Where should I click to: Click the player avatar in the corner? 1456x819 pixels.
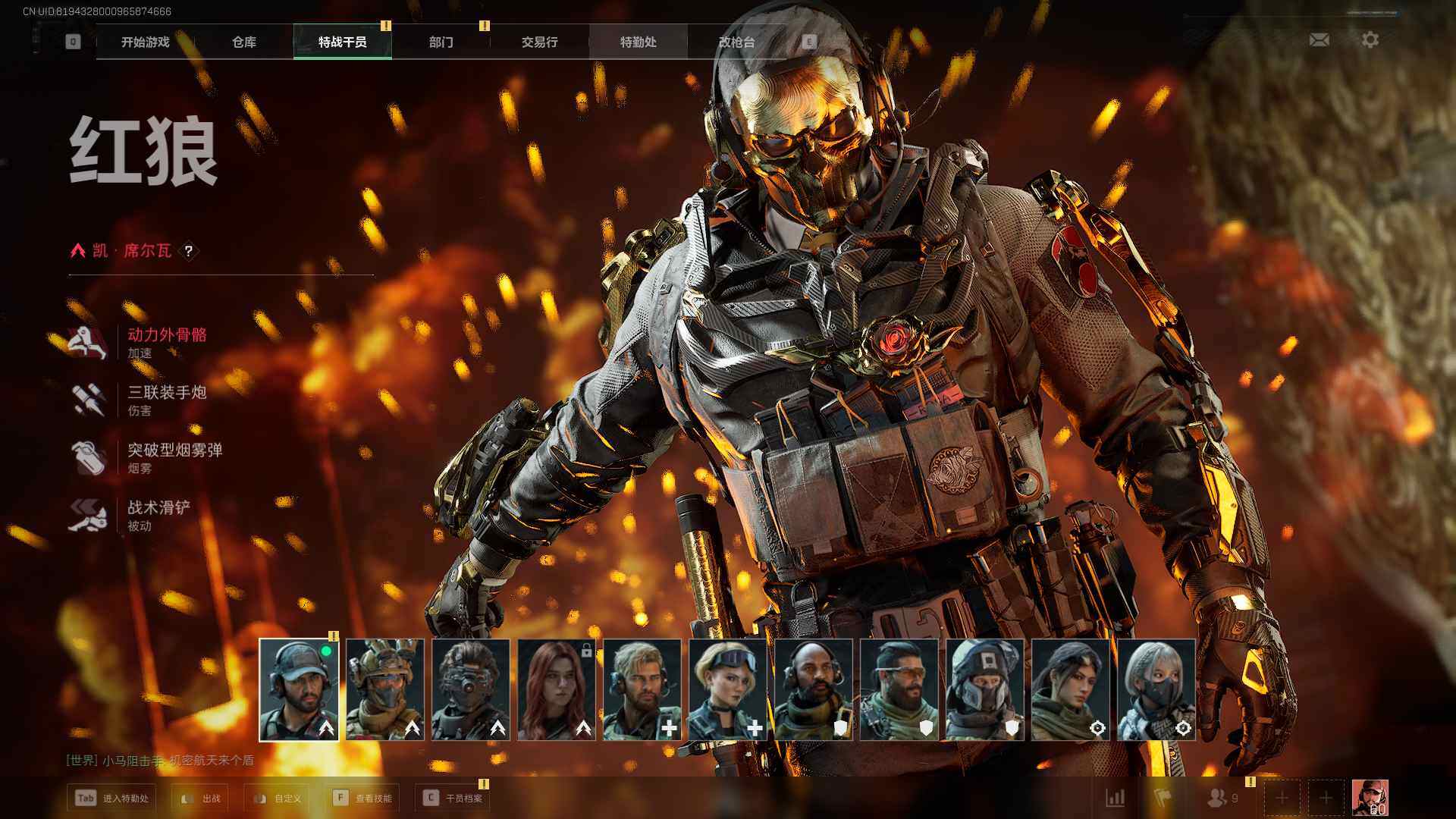click(x=1370, y=798)
